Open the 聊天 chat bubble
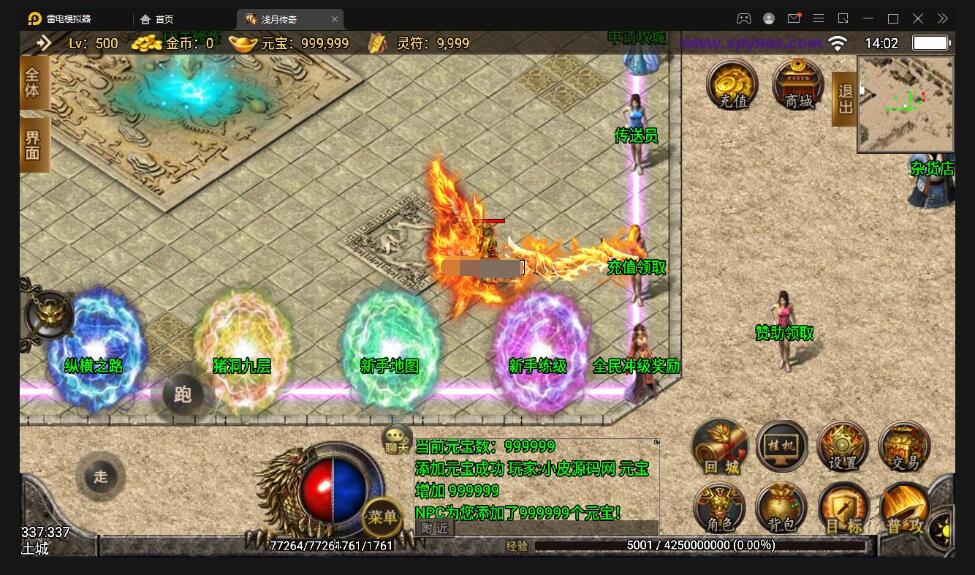This screenshot has height=575, width=975. [x=397, y=438]
